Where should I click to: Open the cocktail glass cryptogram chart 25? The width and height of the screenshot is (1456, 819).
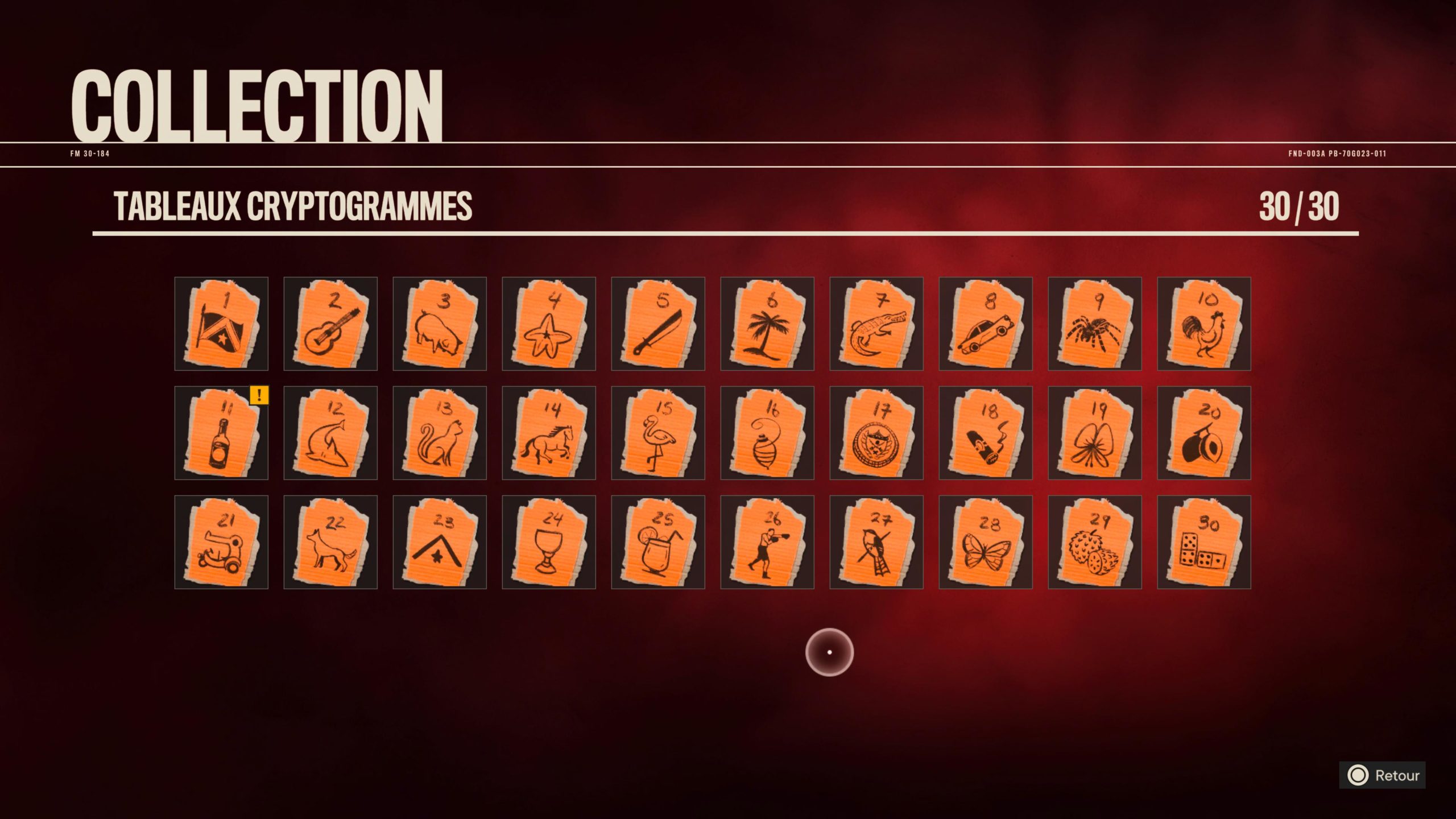tap(658, 543)
